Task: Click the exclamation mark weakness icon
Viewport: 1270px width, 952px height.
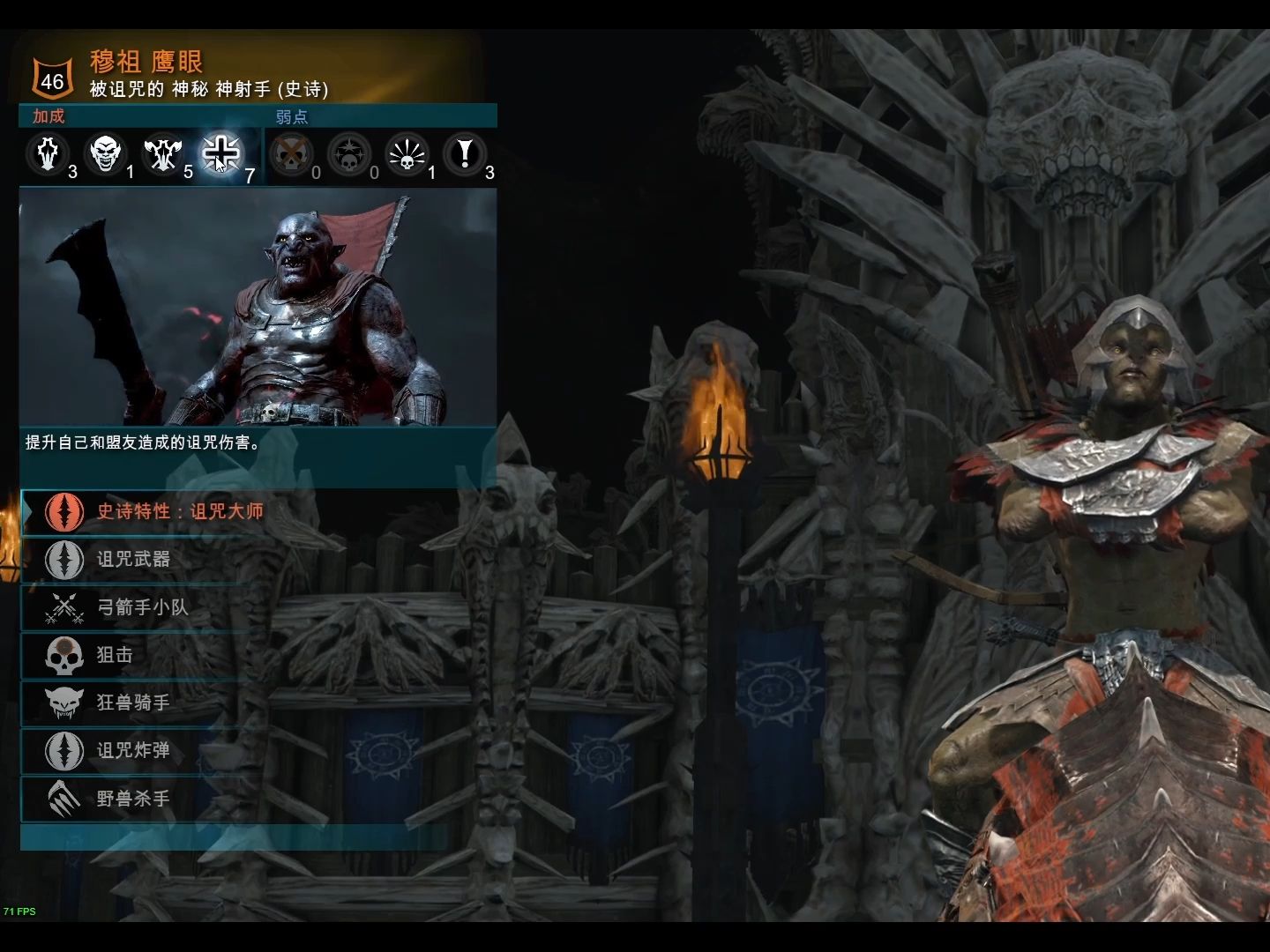Action: tap(465, 155)
